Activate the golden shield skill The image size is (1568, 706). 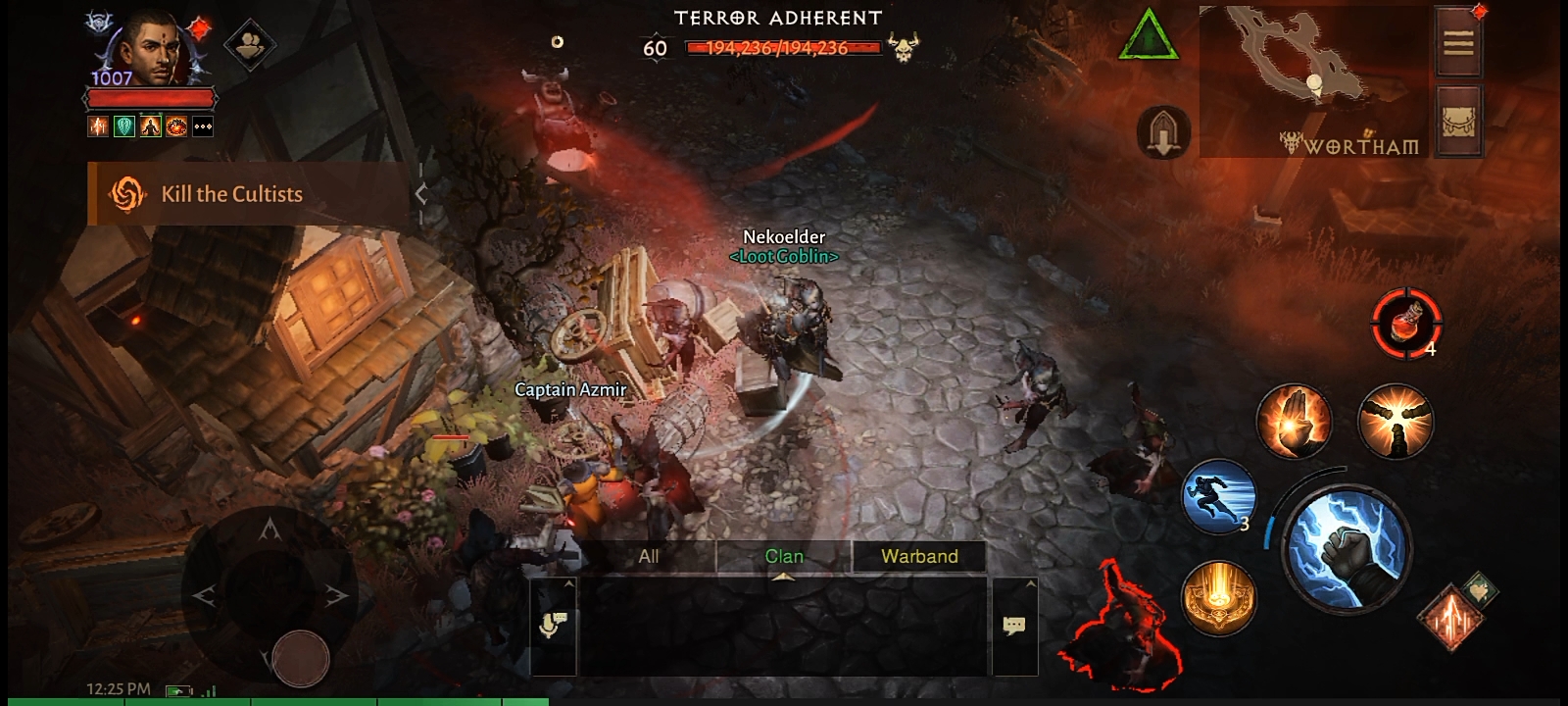point(1218,598)
